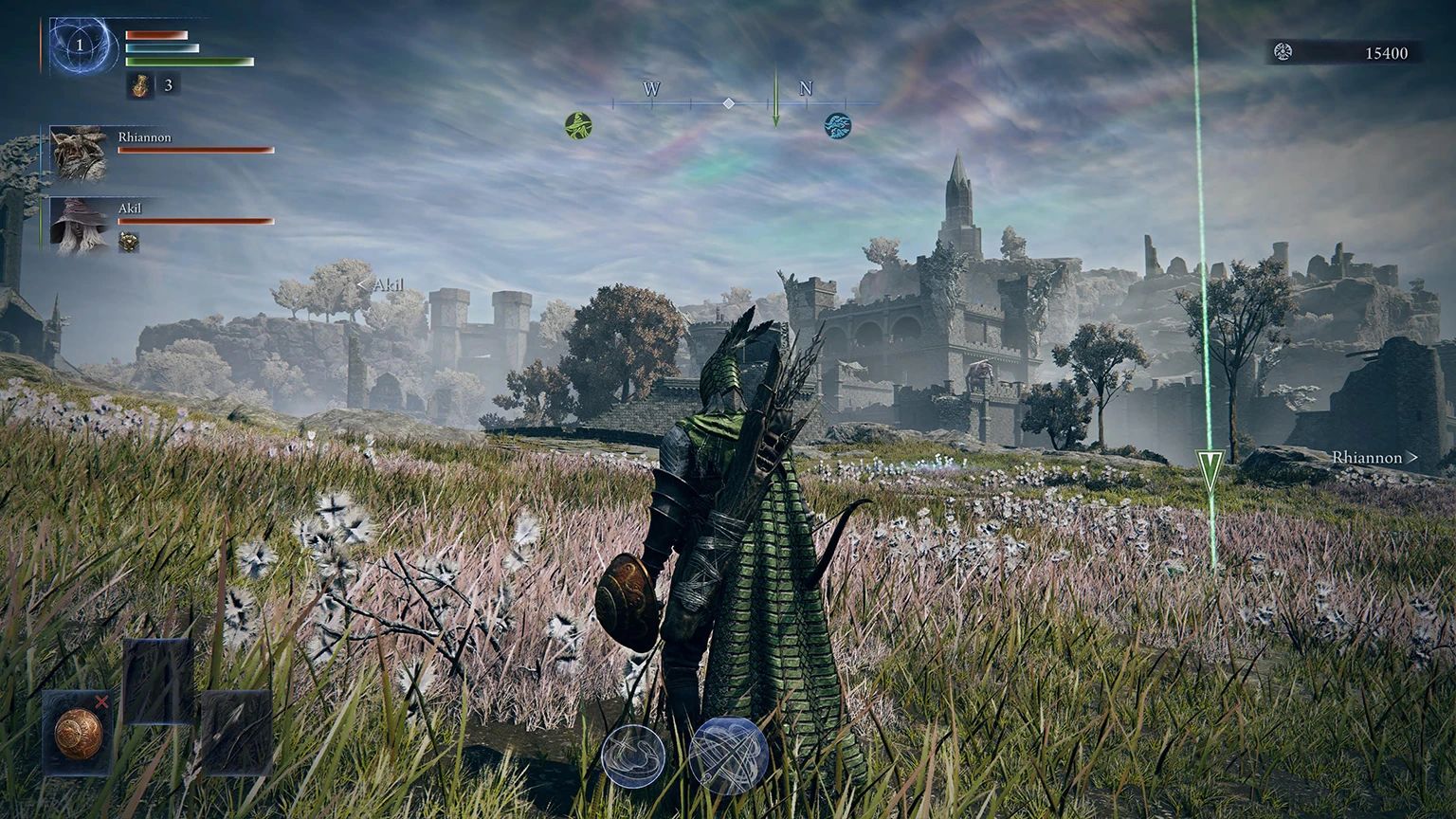Select the W label on the compass
Screen dimensions: 1456x819
pos(650,90)
